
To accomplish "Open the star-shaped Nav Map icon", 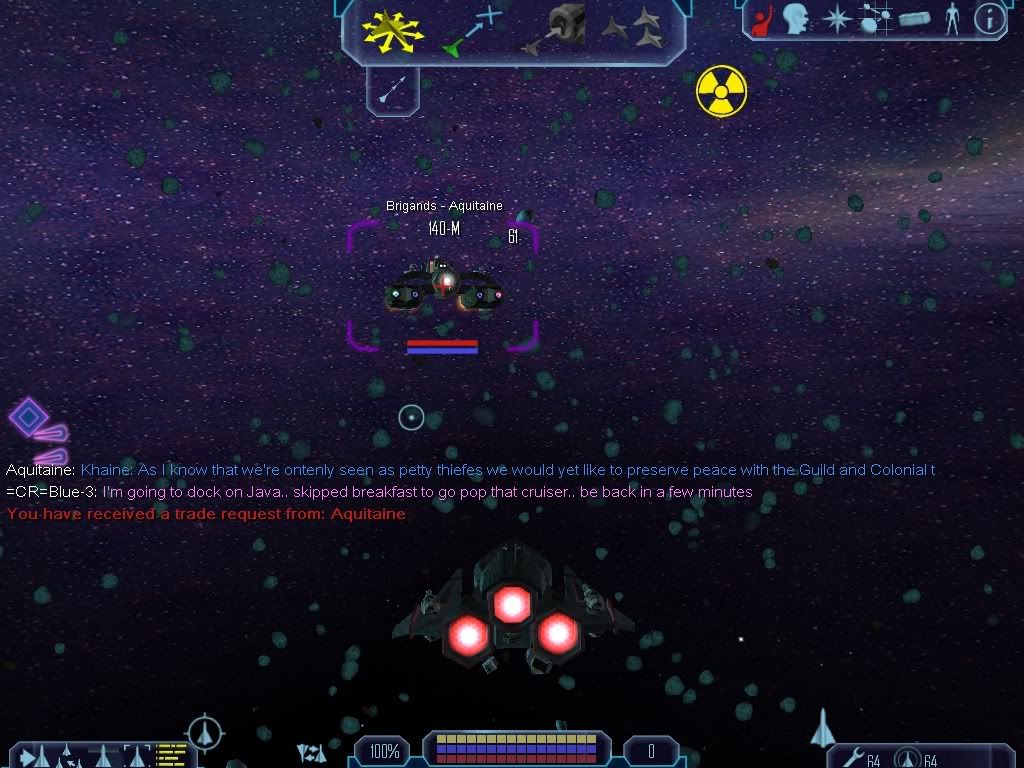I will 835,19.
